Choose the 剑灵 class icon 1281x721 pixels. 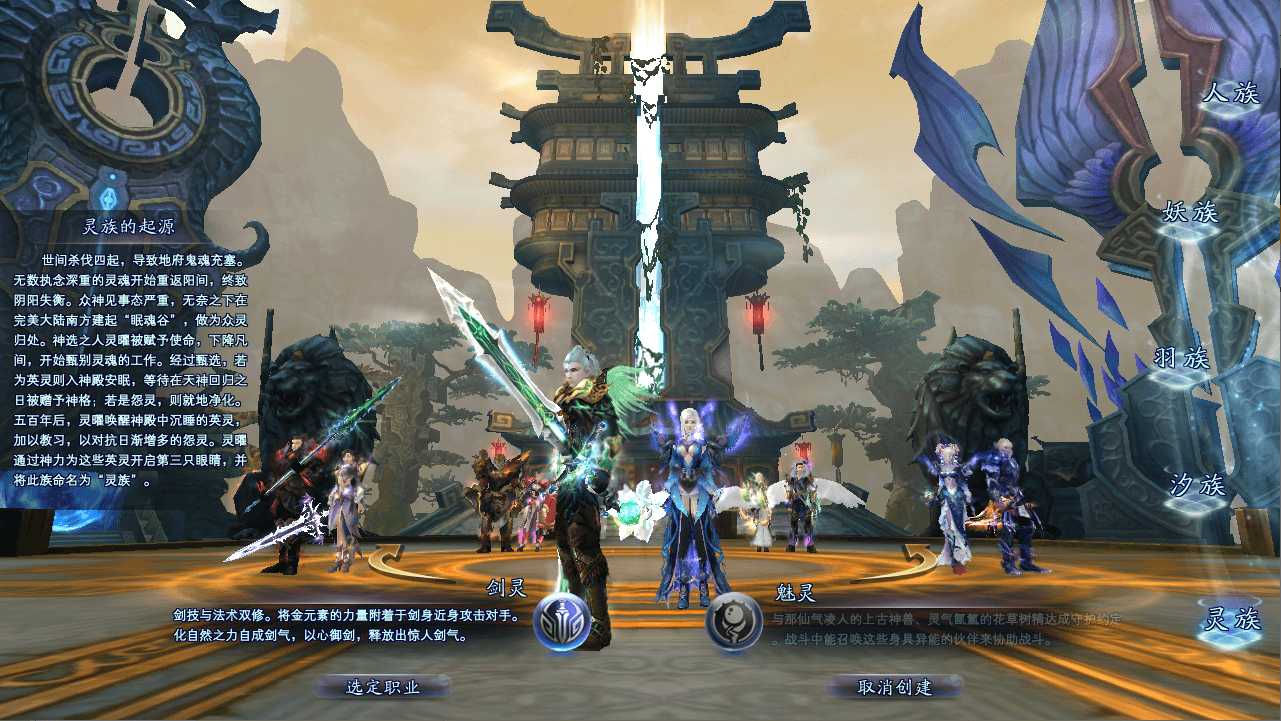coord(561,623)
